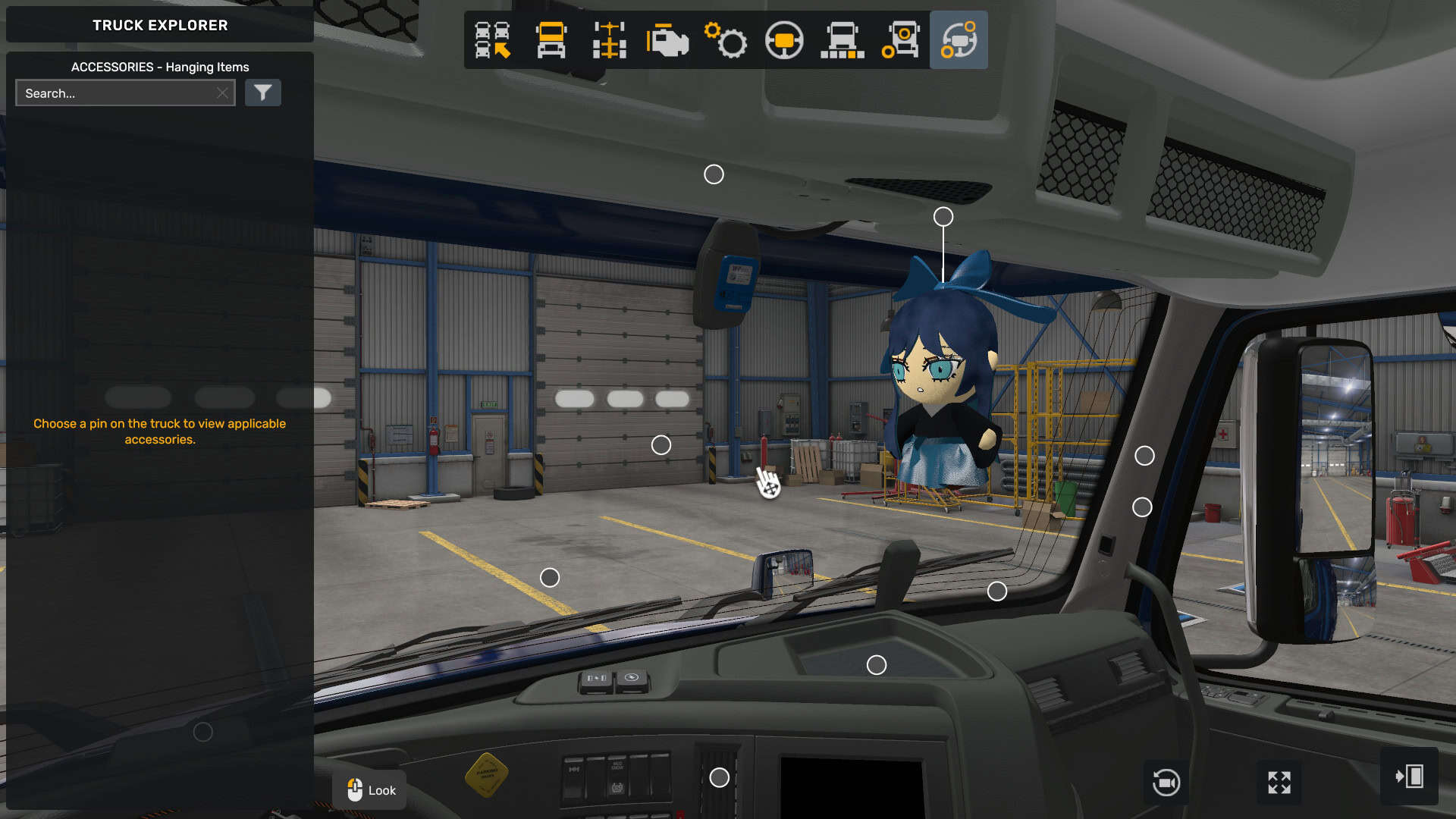Switch to the cabin category icon
The width and height of the screenshot is (1456, 819).
click(x=551, y=40)
